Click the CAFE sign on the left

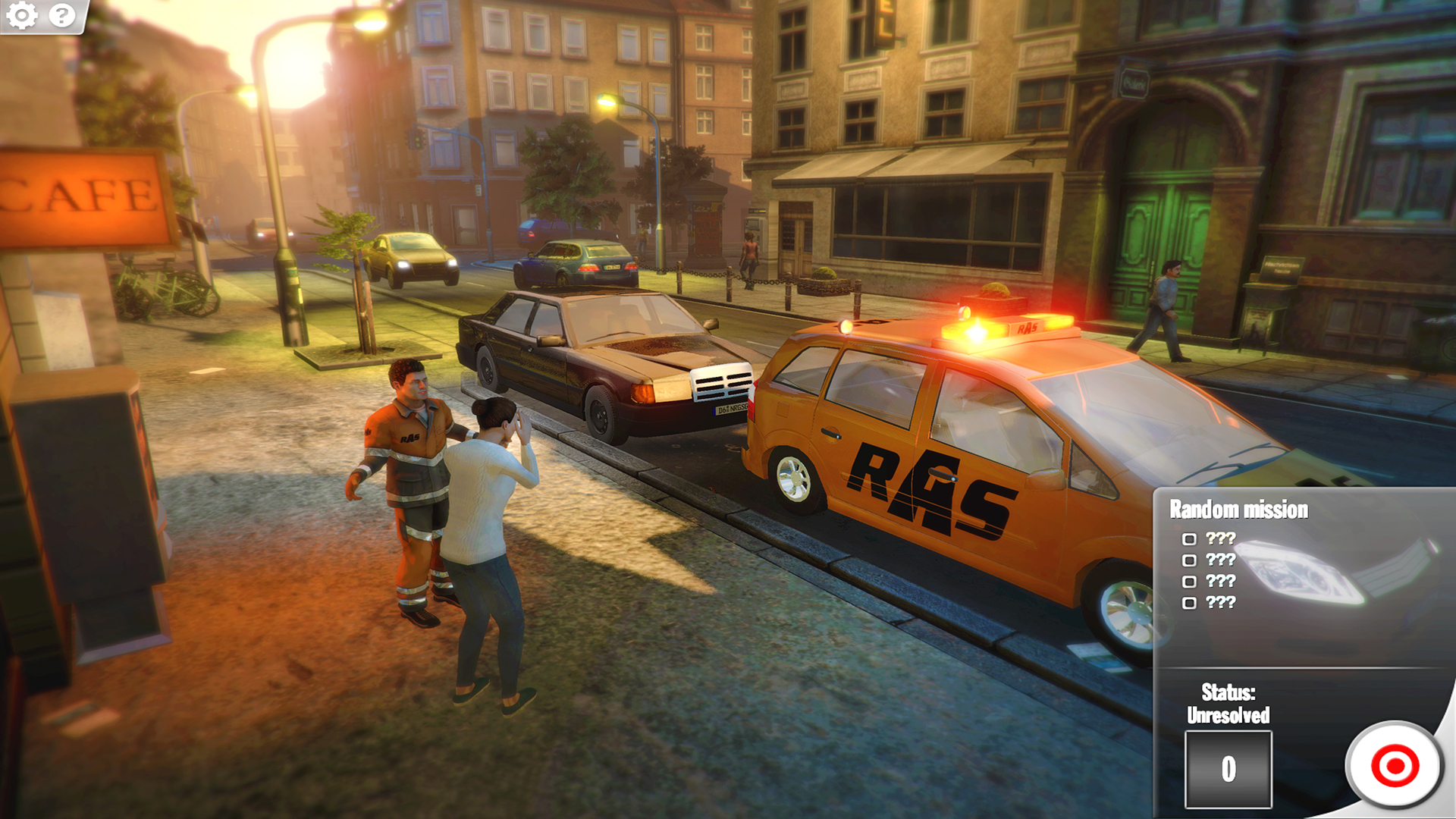pyautogui.click(x=80, y=196)
